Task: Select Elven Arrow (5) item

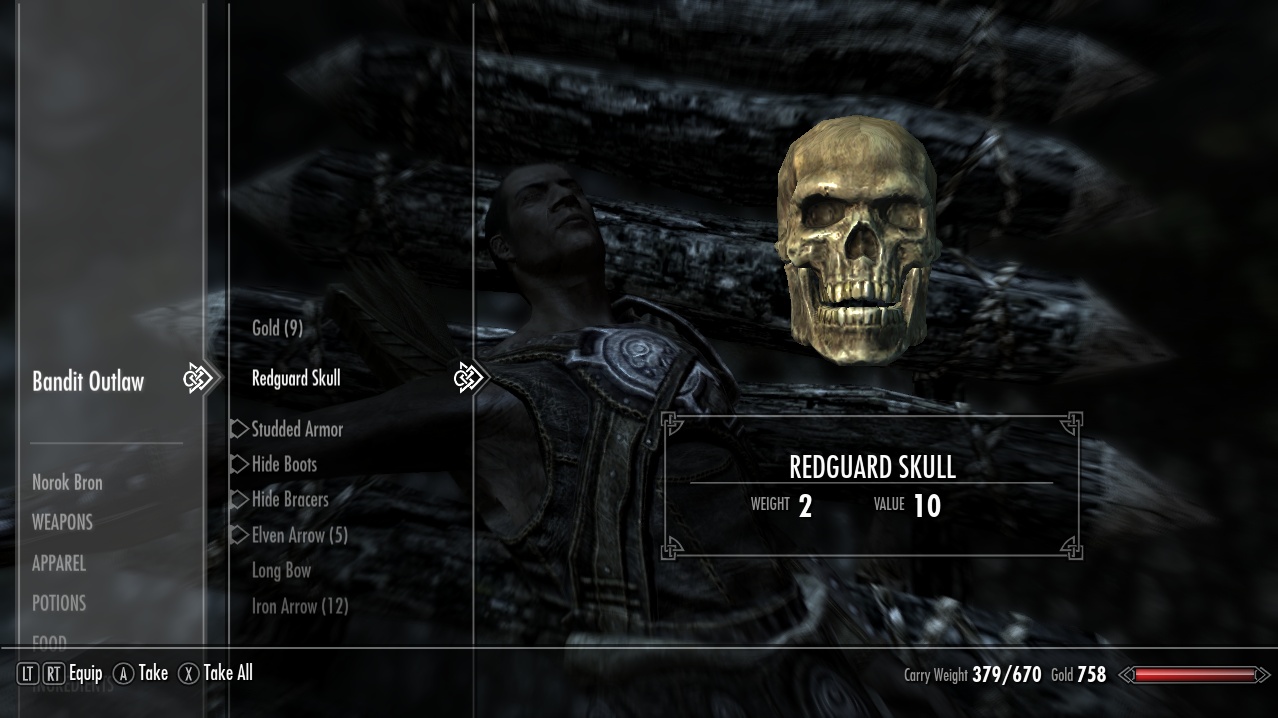Action: tap(299, 535)
